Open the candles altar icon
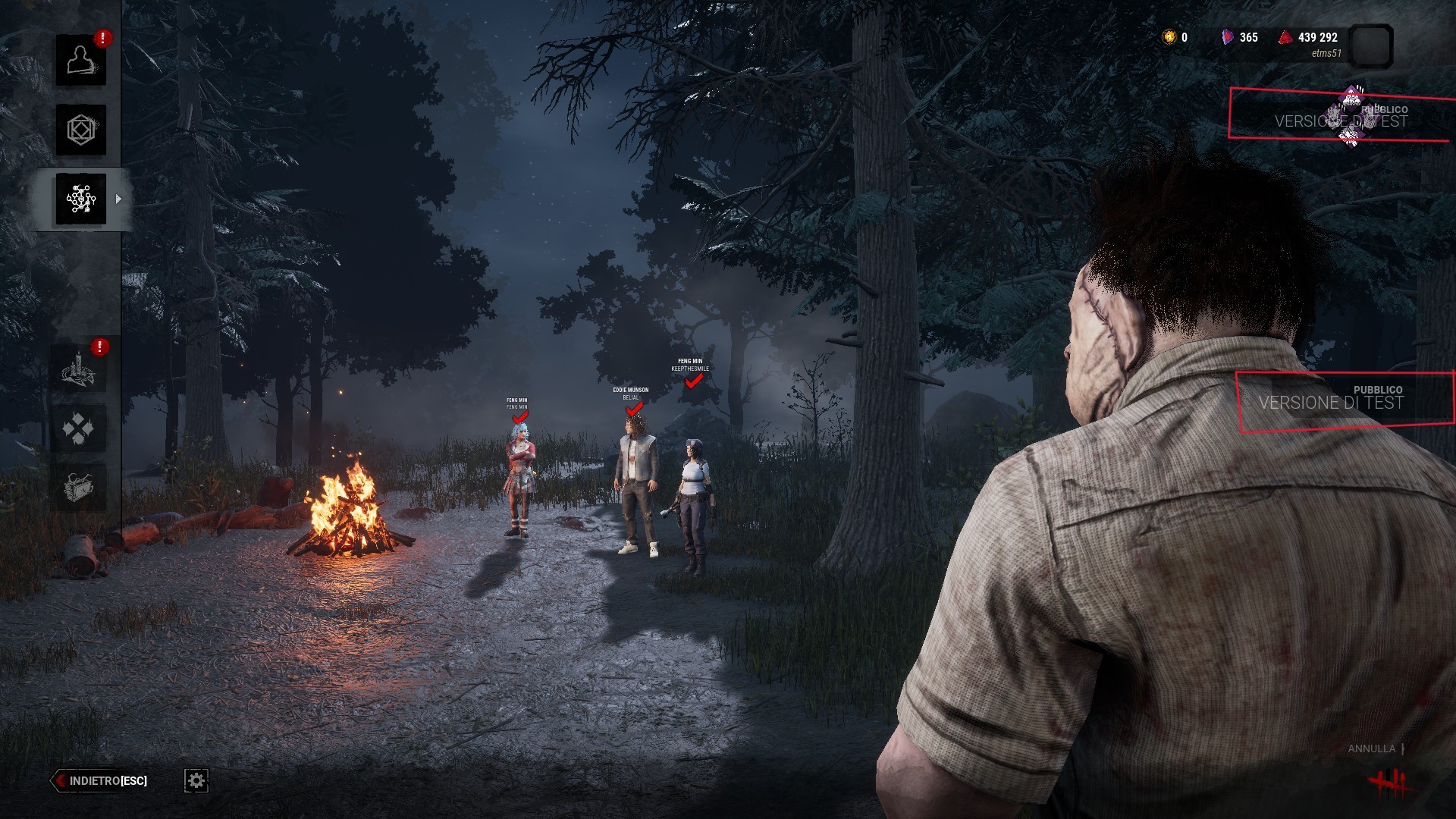This screenshot has width=1456, height=819. (x=78, y=369)
